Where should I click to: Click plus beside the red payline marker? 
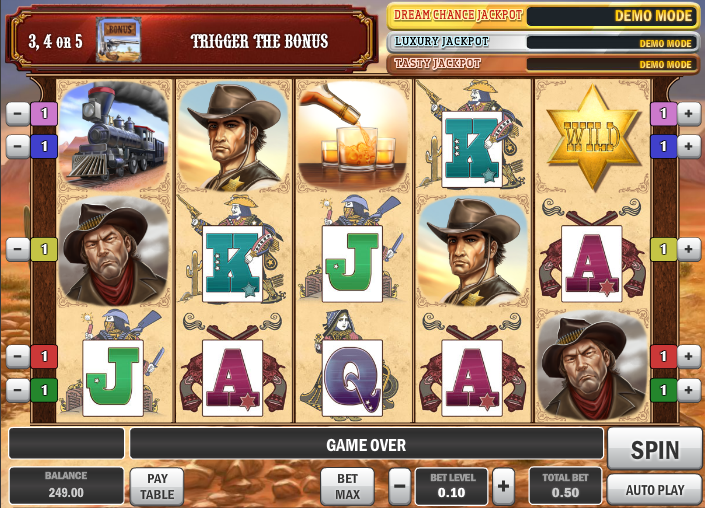click(x=688, y=356)
